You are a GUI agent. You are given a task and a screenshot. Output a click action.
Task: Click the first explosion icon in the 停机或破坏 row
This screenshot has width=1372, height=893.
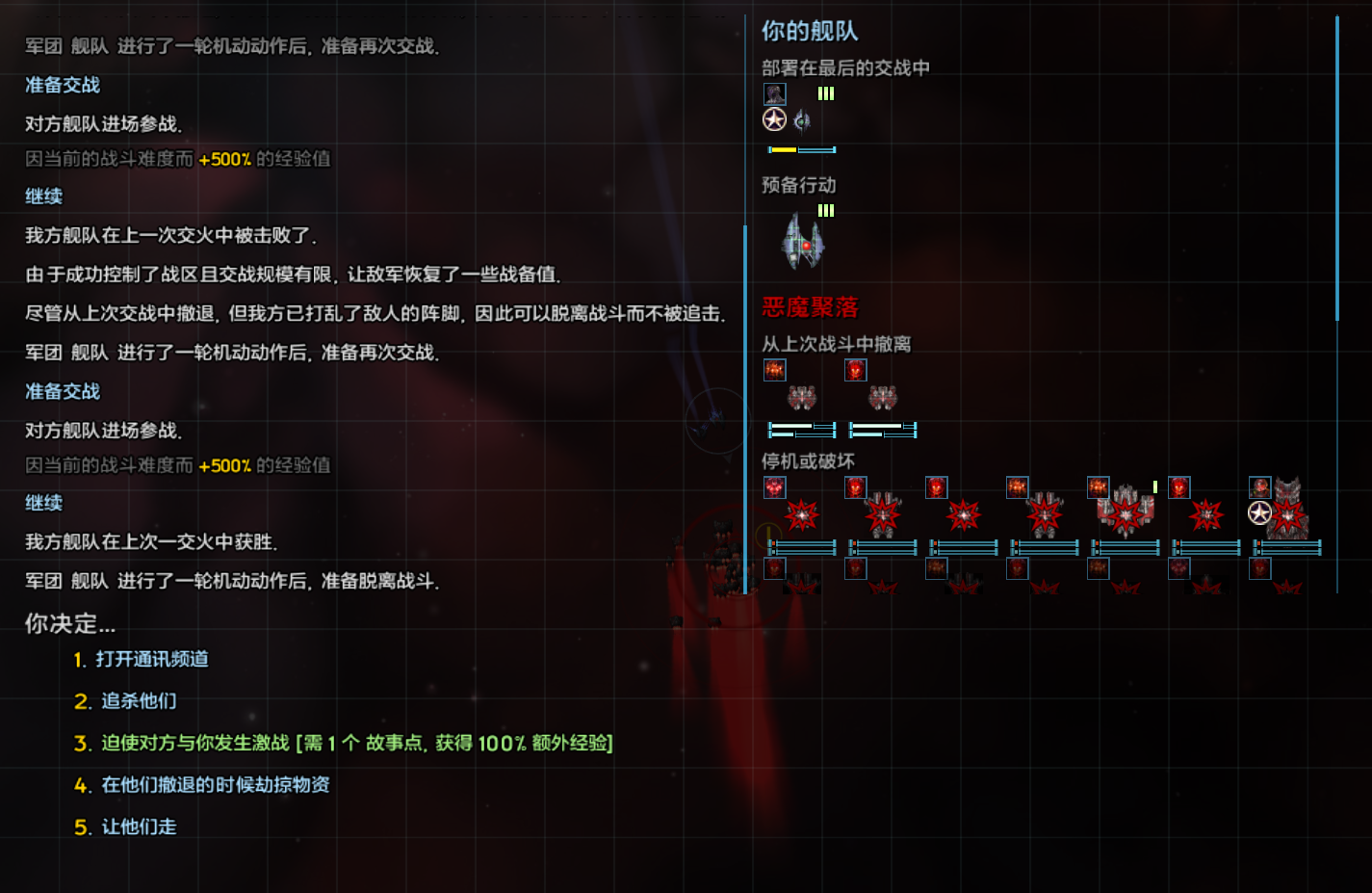click(800, 515)
